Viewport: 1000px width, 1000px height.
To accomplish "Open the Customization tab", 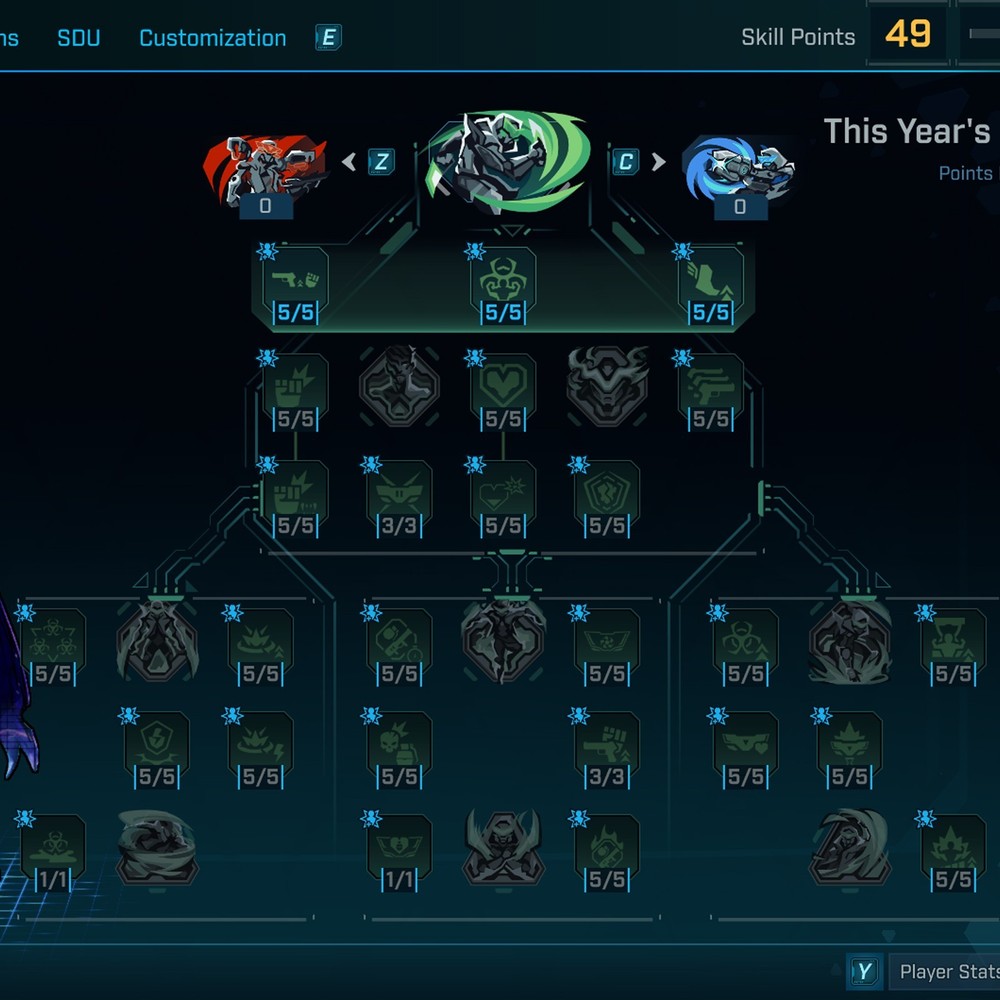I will coord(212,38).
